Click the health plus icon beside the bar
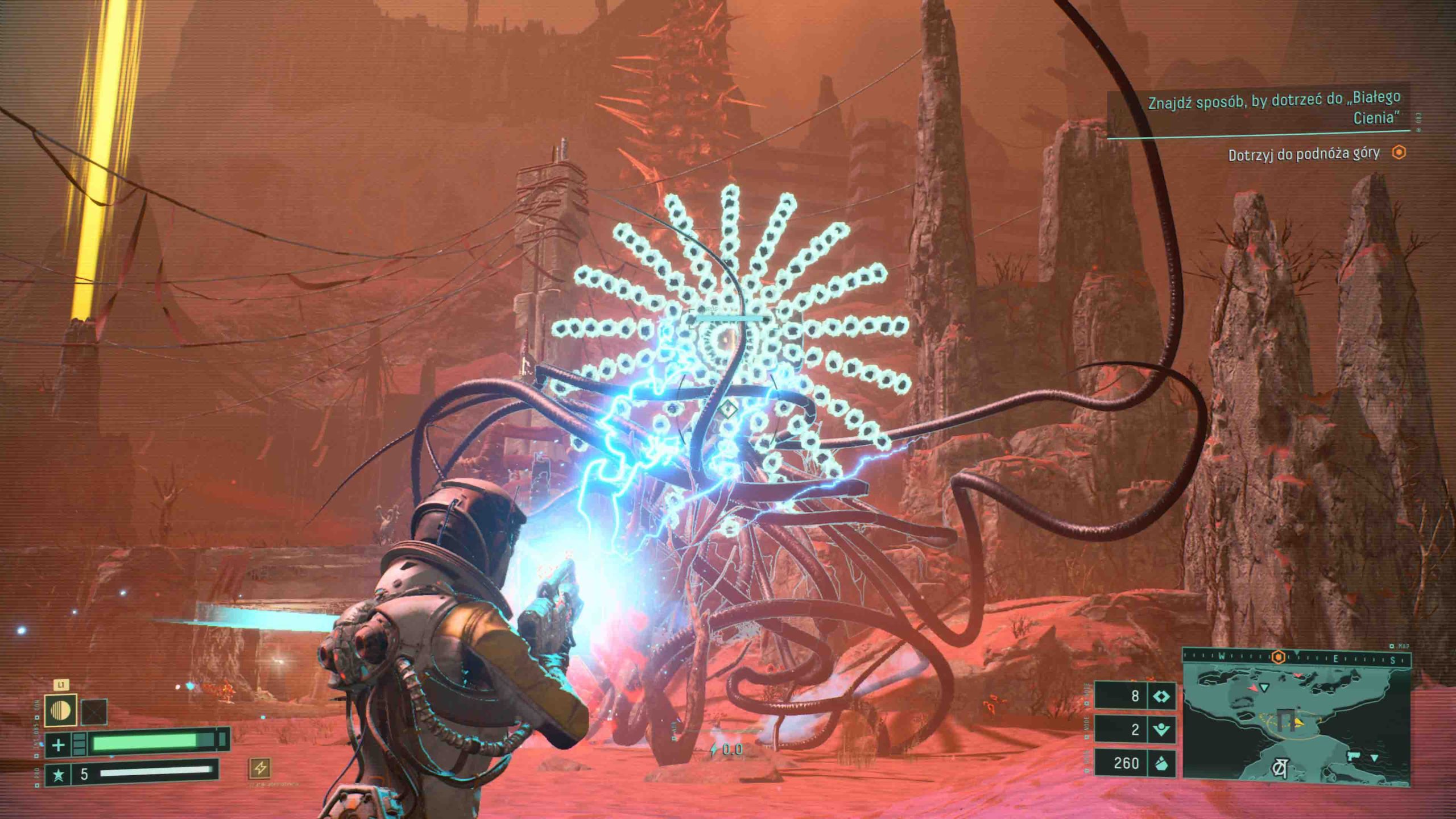 tap(59, 746)
